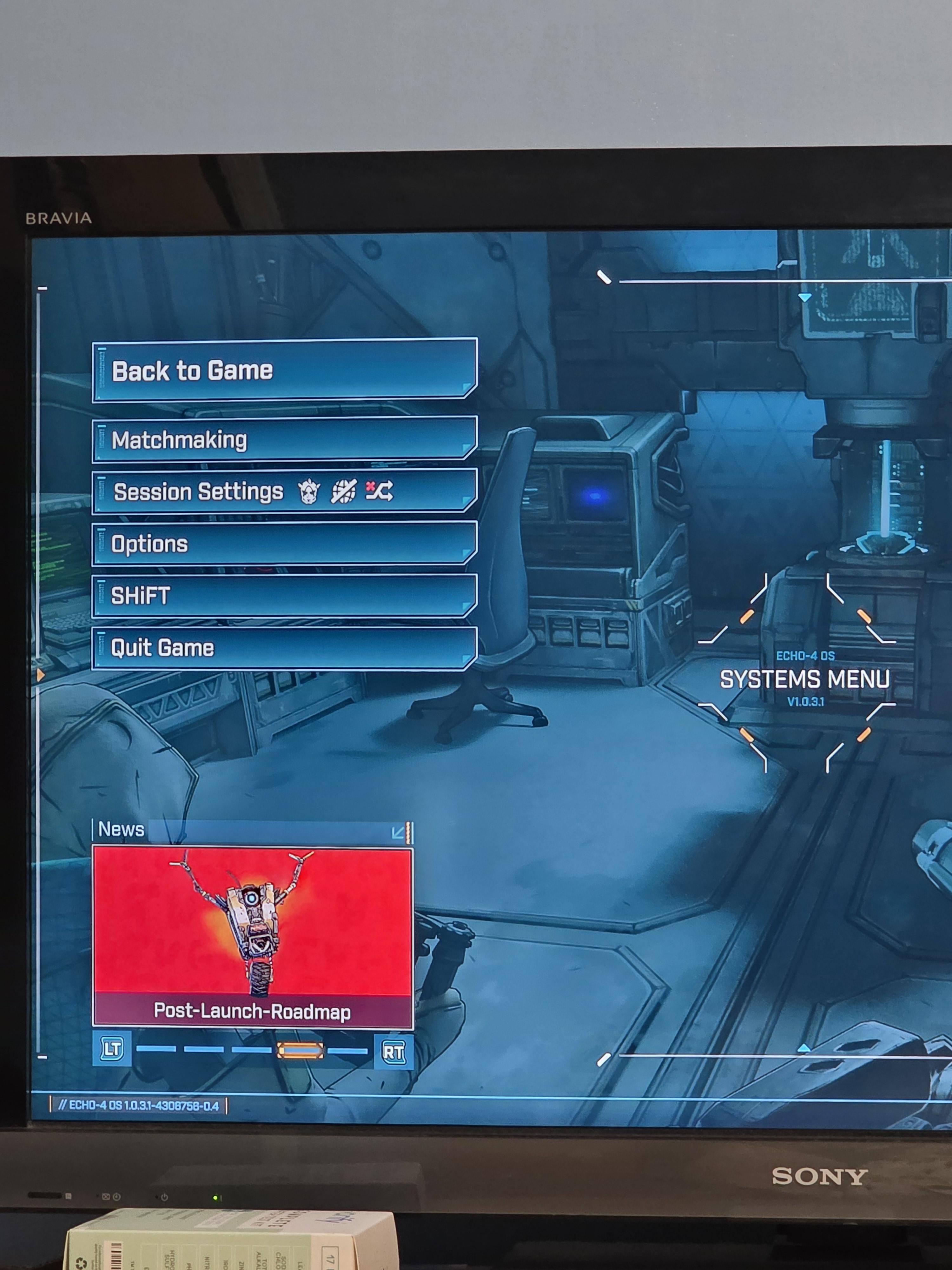Choose Quit Game
Screen dimensions: 952x1270
[x=284, y=648]
